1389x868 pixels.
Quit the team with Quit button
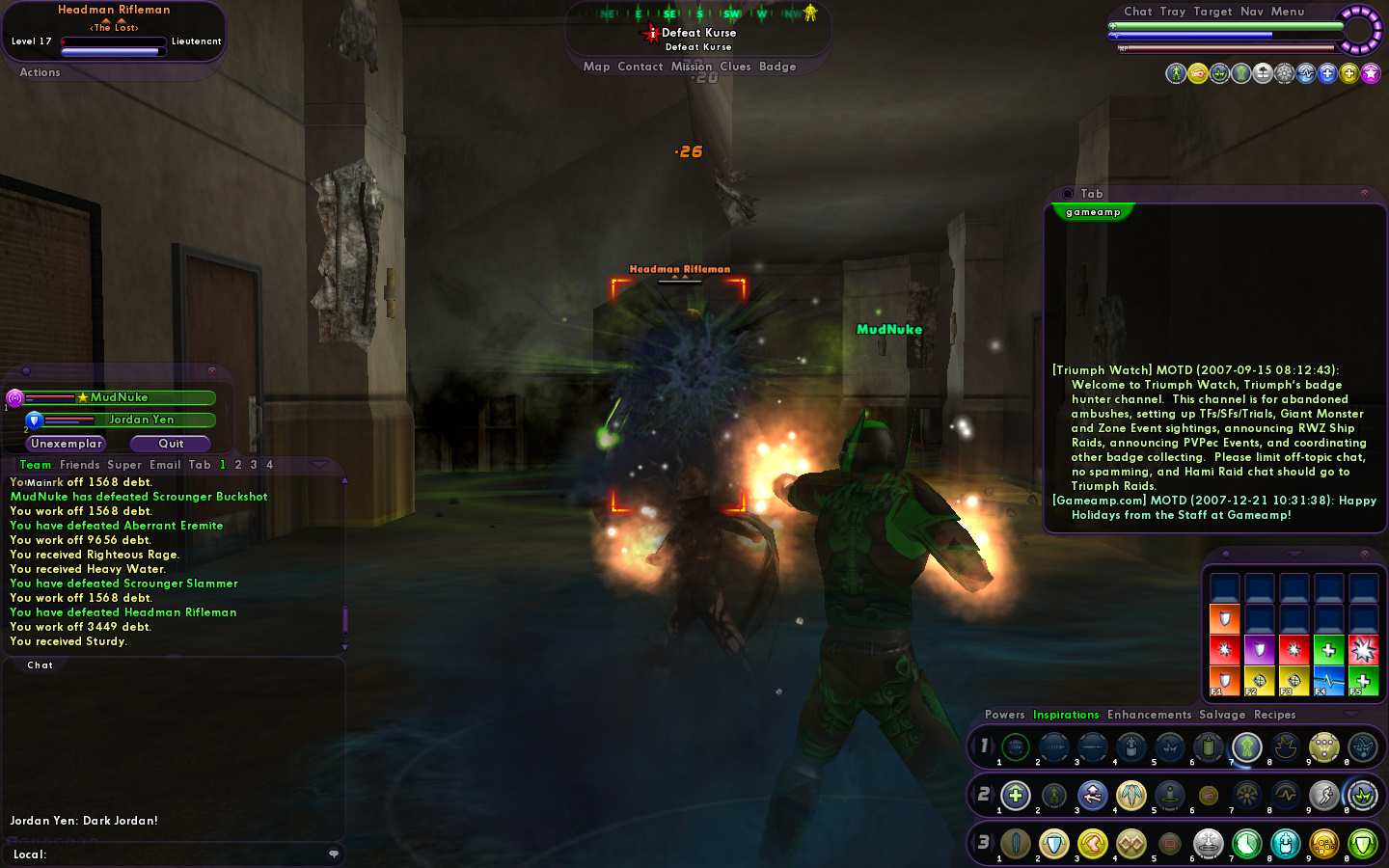coord(171,444)
